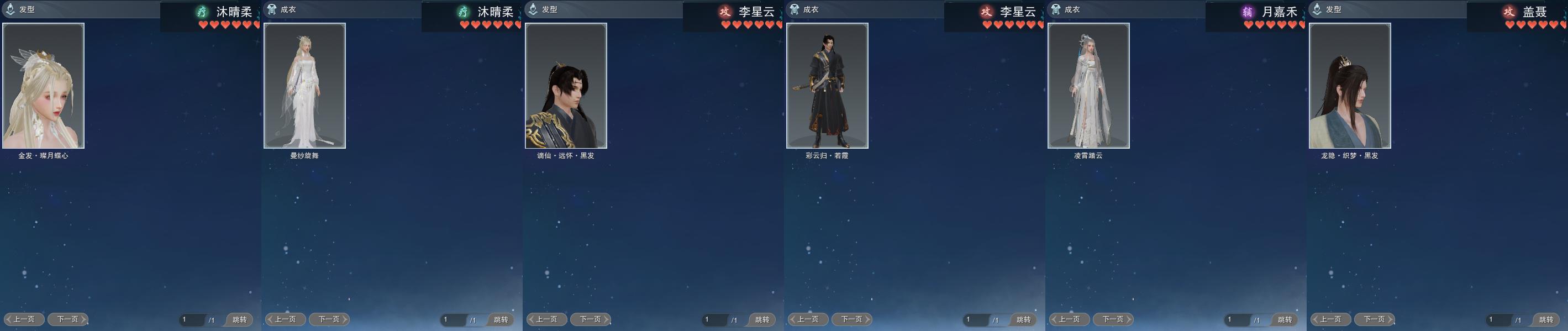Choose the 凌霄踏云 outfit thumbnail

tap(1088, 86)
